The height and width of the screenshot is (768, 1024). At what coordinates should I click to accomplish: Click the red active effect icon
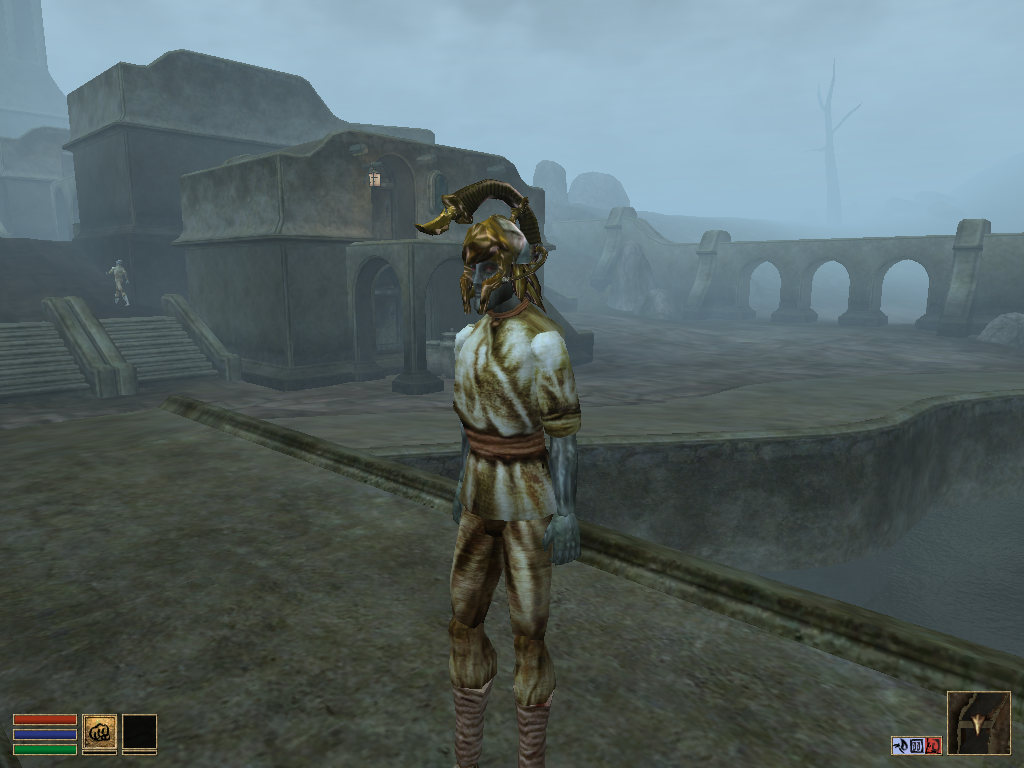pyautogui.click(x=934, y=745)
